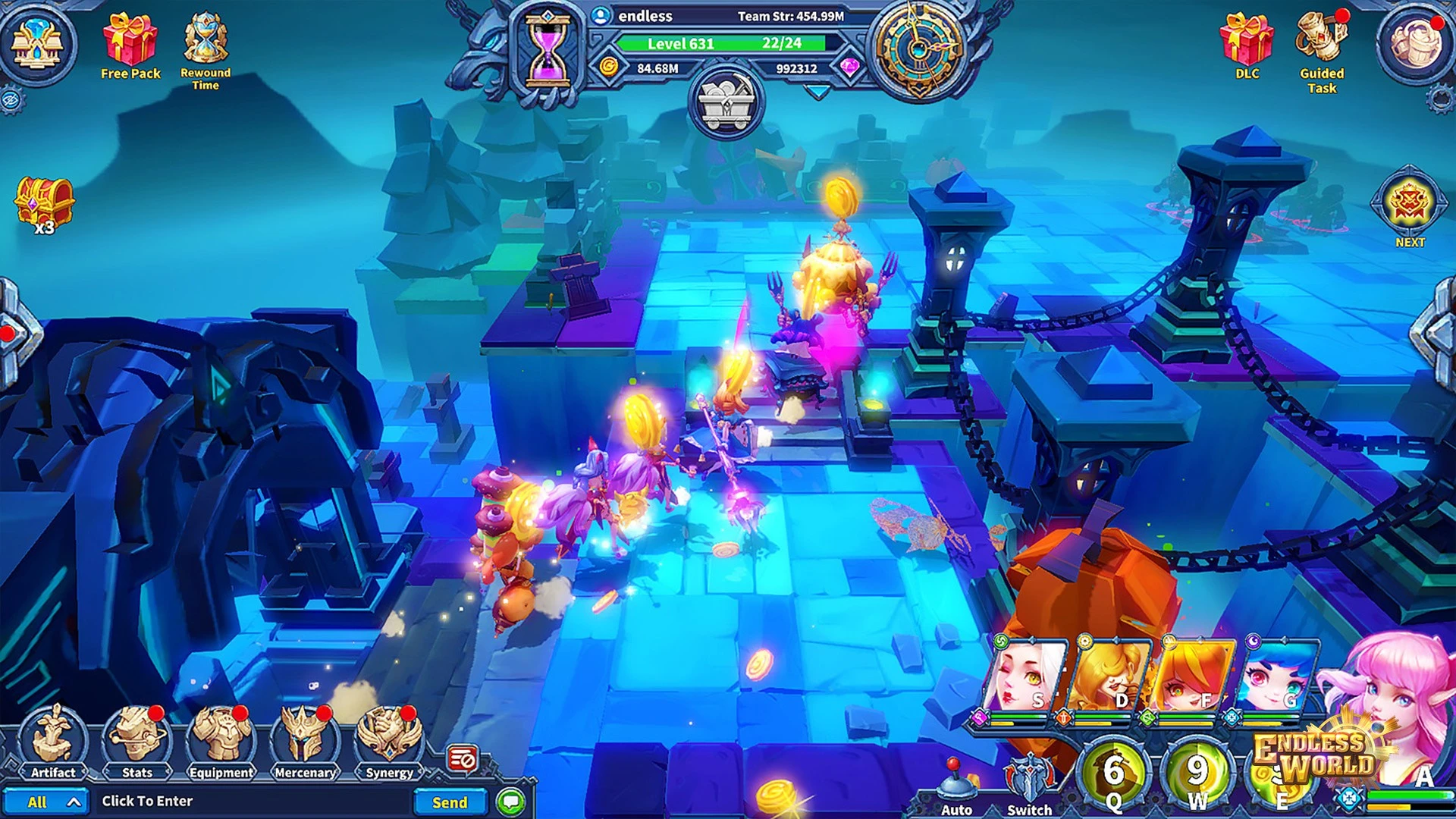Select the white-haired hero portrait
Image resolution: width=1456 pixels, height=819 pixels.
click(1025, 676)
